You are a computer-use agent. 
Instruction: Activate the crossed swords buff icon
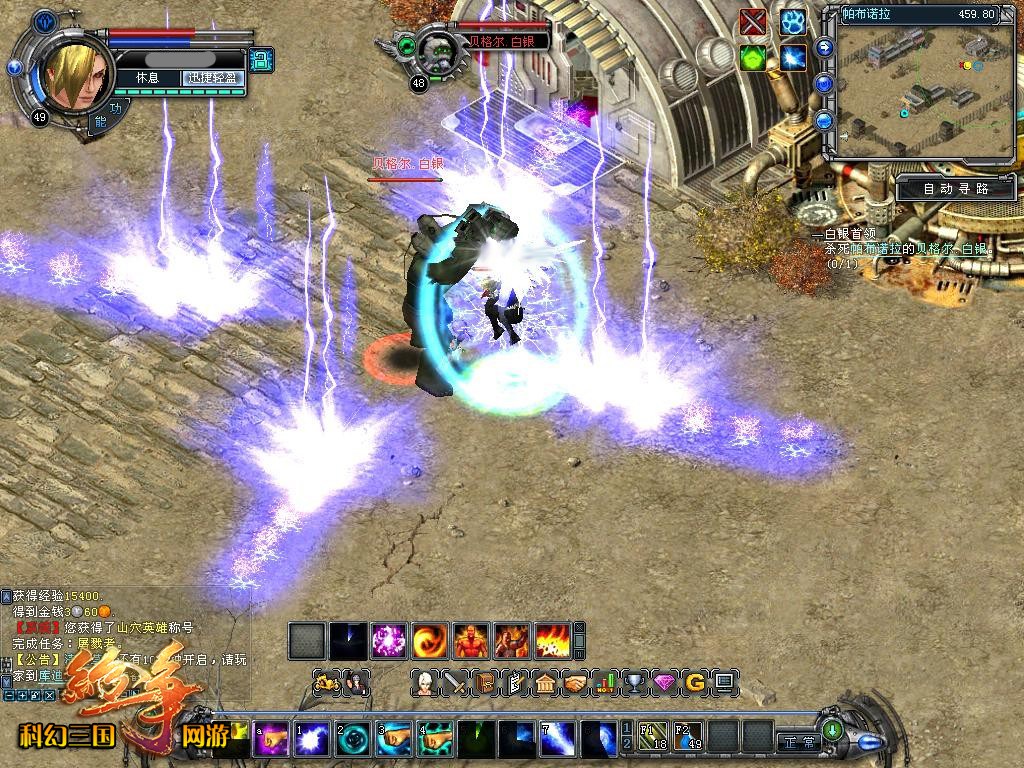coord(753,22)
